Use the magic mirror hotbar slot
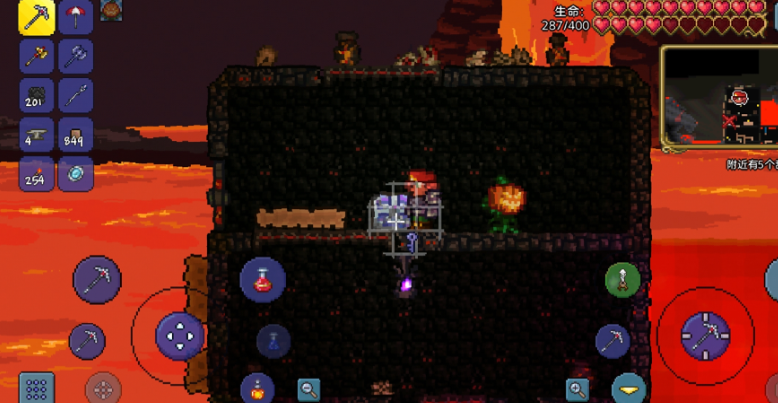The image size is (778, 403). (x=76, y=174)
